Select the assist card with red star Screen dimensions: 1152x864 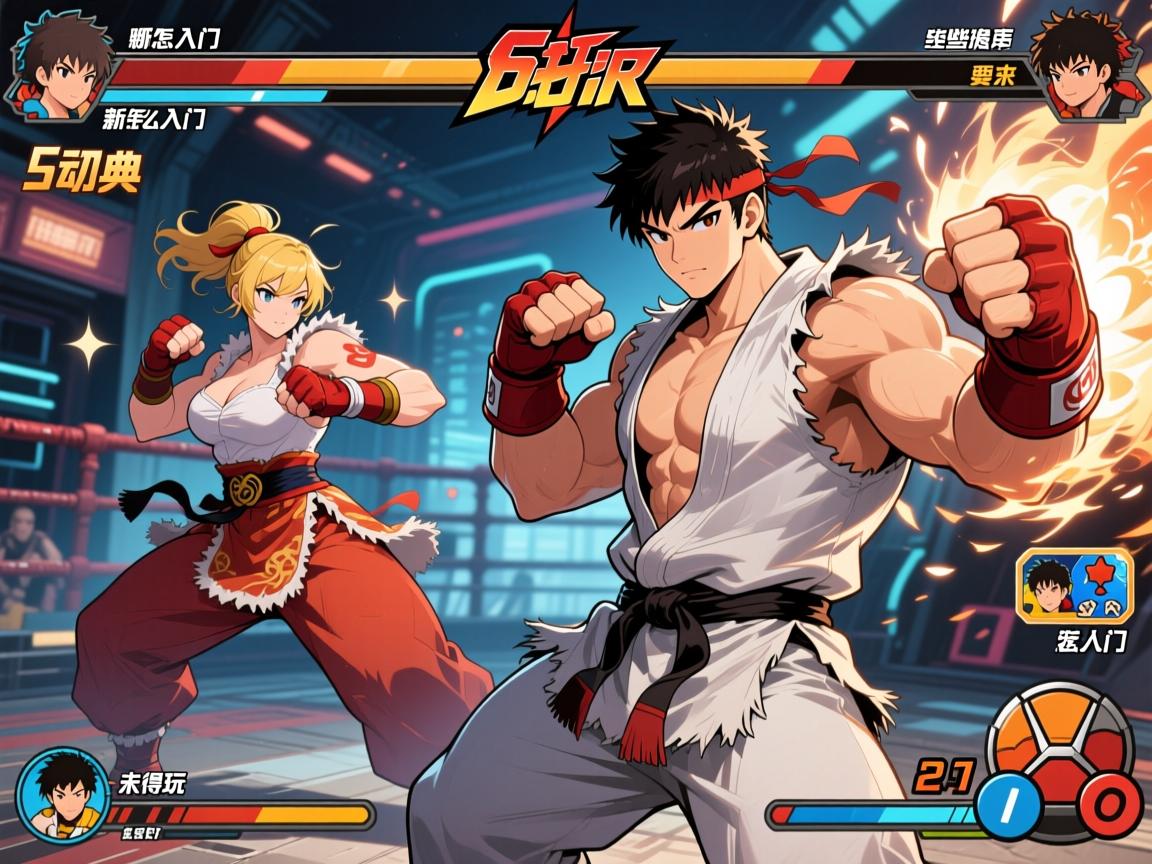[1075, 586]
